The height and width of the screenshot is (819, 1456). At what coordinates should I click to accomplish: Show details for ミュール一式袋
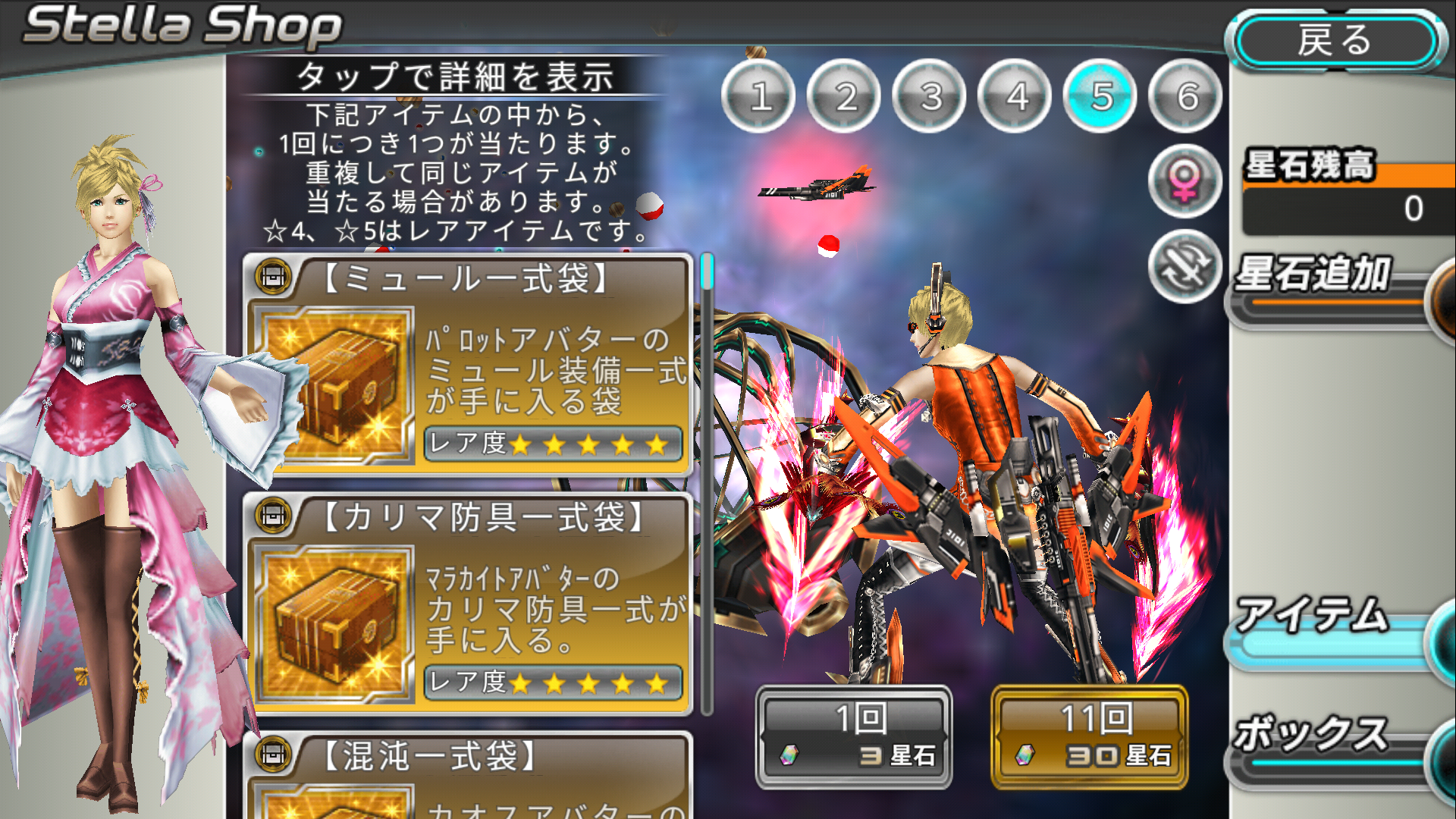pos(468,366)
